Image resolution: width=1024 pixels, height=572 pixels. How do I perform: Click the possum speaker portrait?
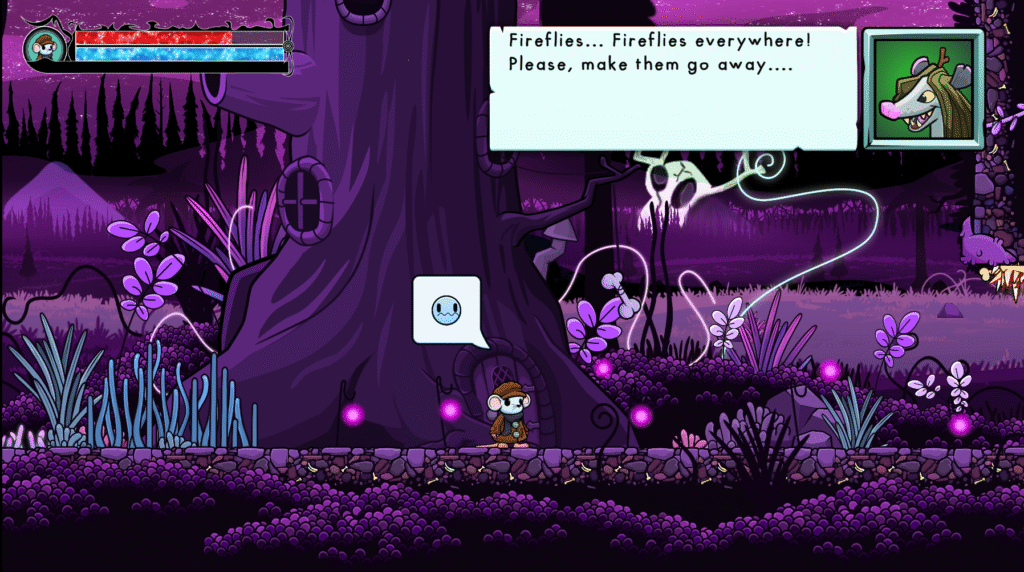[x=922, y=89]
